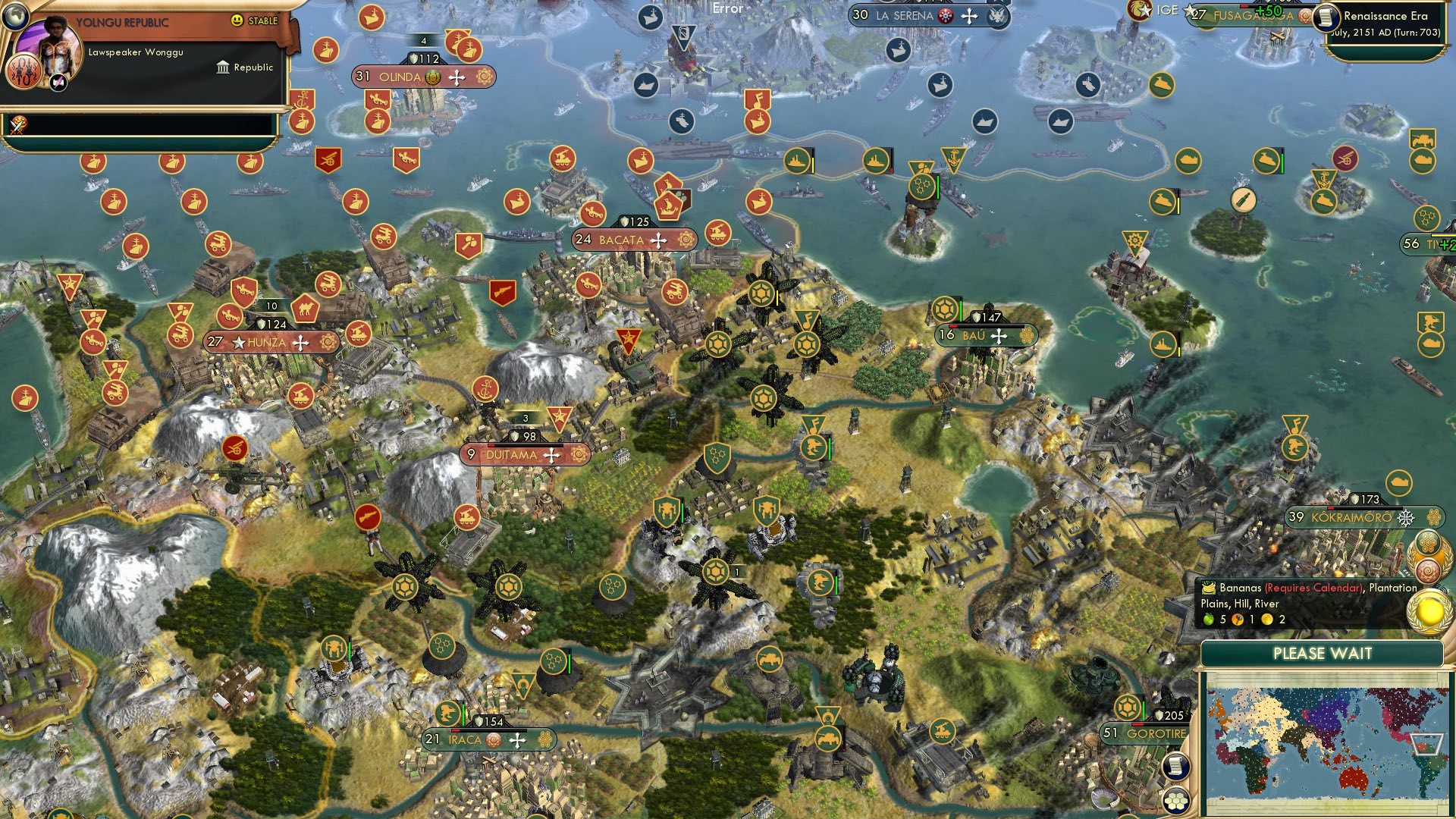Toggle the muted speaker under the leader portrait
Viewport: 1456px width, 819px height.
[58, 81]
